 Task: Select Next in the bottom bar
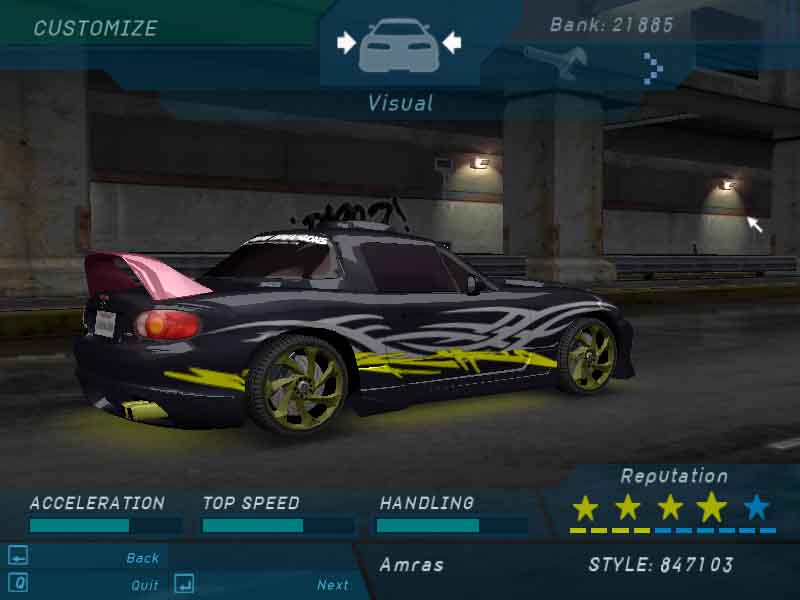pos(333,585)
